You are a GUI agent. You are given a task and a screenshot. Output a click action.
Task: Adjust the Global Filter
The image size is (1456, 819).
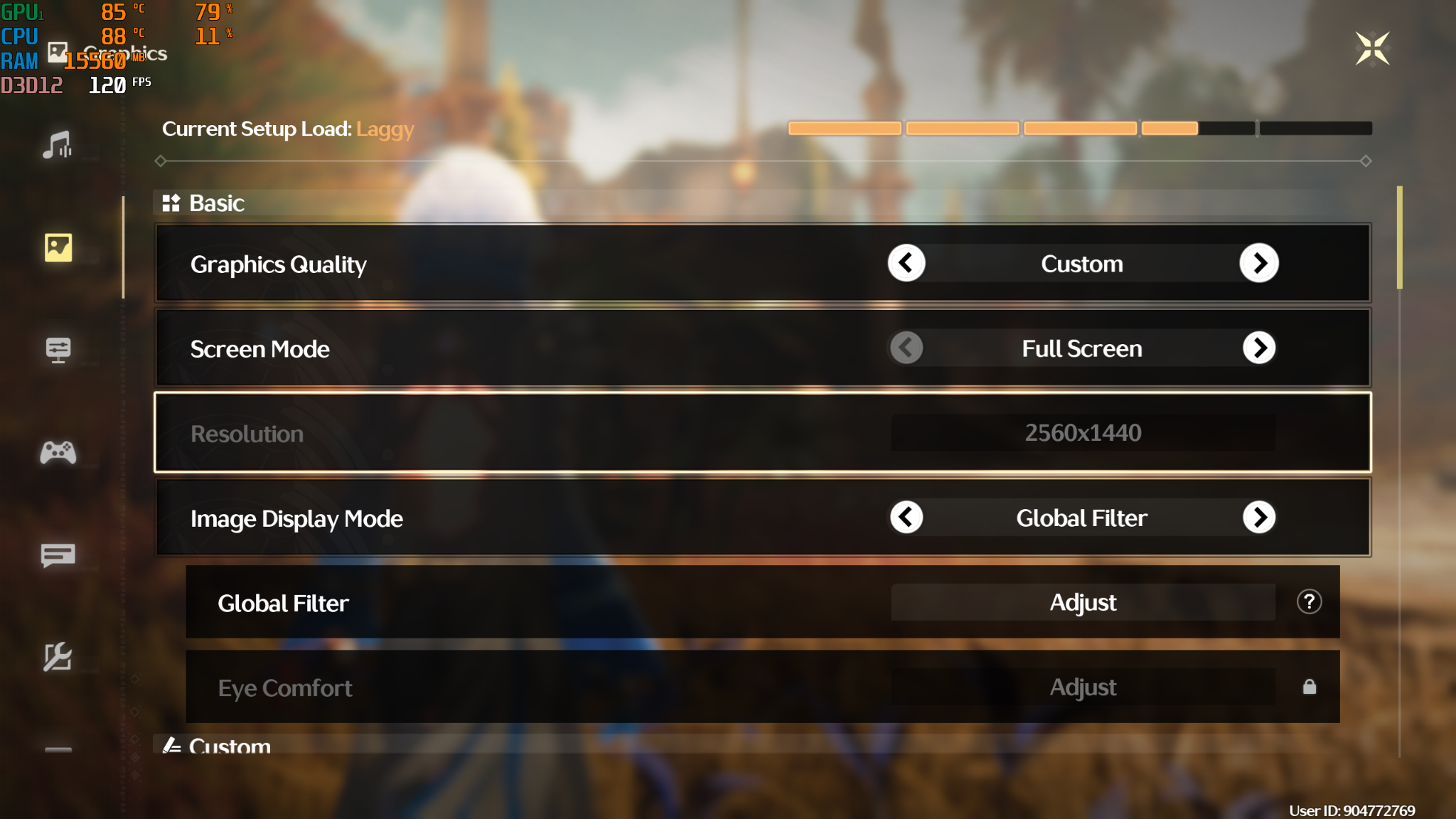[x=1083, y=603]
